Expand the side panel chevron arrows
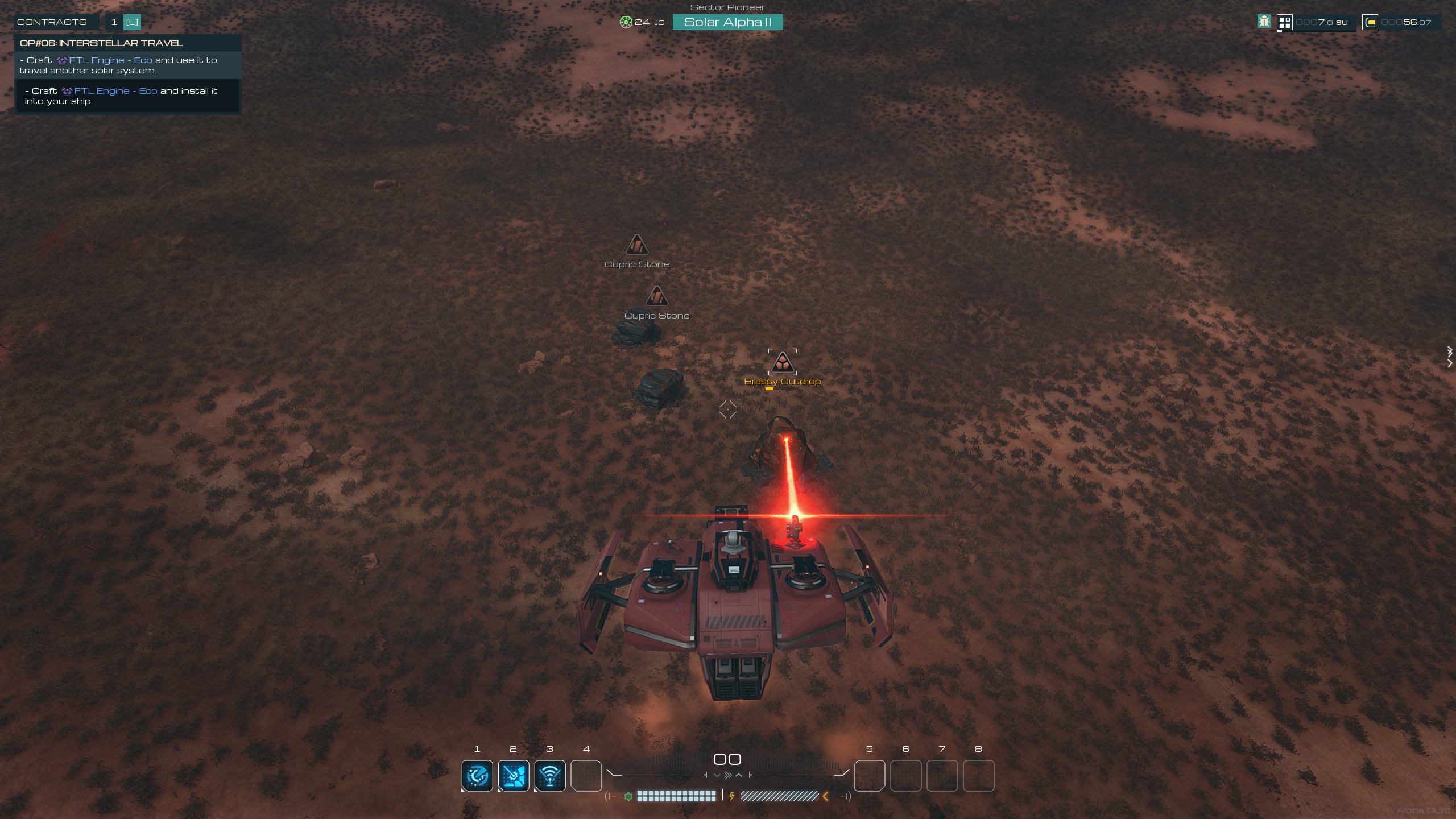 click(x=1450, y=357)
